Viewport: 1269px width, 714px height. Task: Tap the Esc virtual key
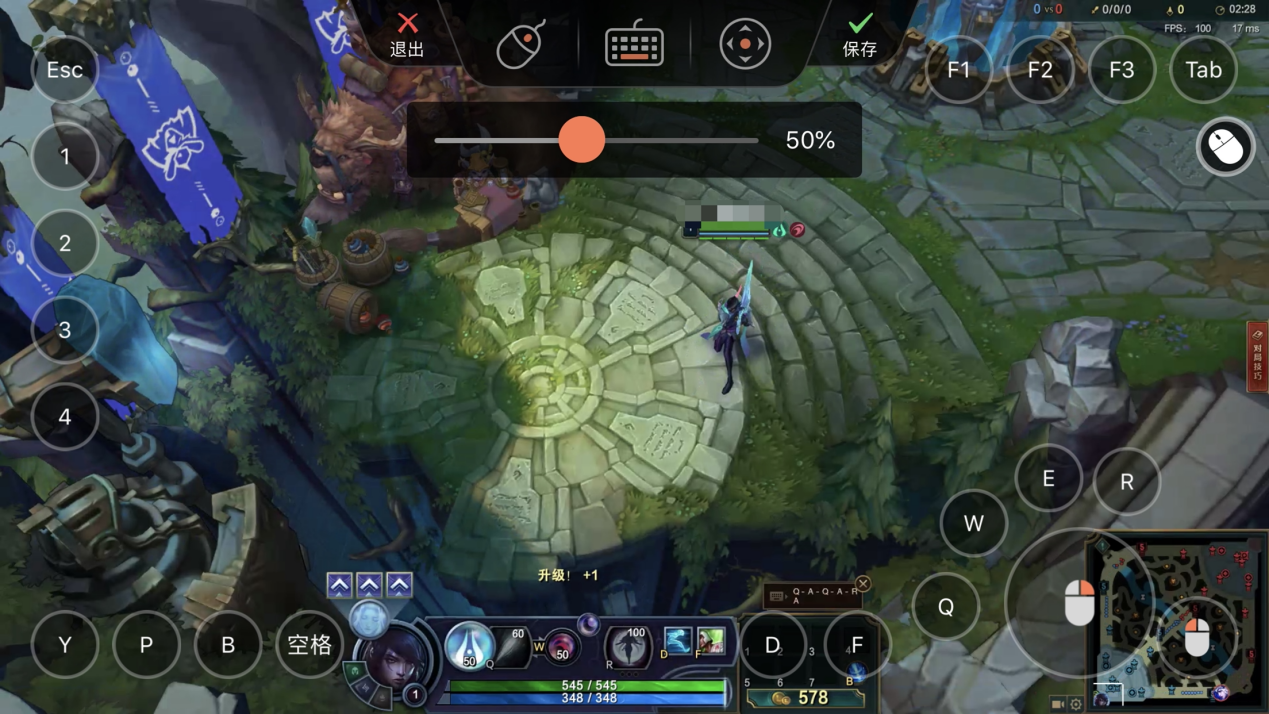[x=65, y=70]
